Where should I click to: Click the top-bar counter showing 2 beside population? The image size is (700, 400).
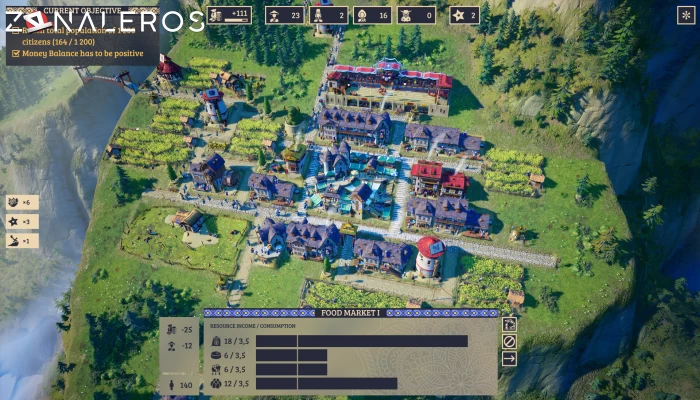[x=328, y=15]
